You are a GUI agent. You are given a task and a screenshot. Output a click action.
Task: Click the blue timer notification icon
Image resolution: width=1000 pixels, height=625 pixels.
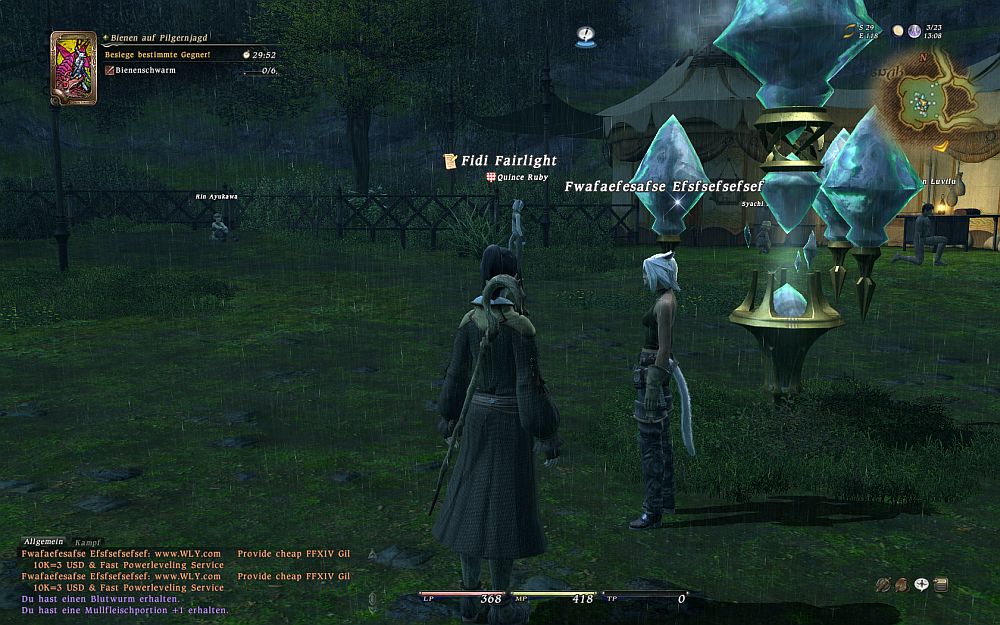[586, 37]
